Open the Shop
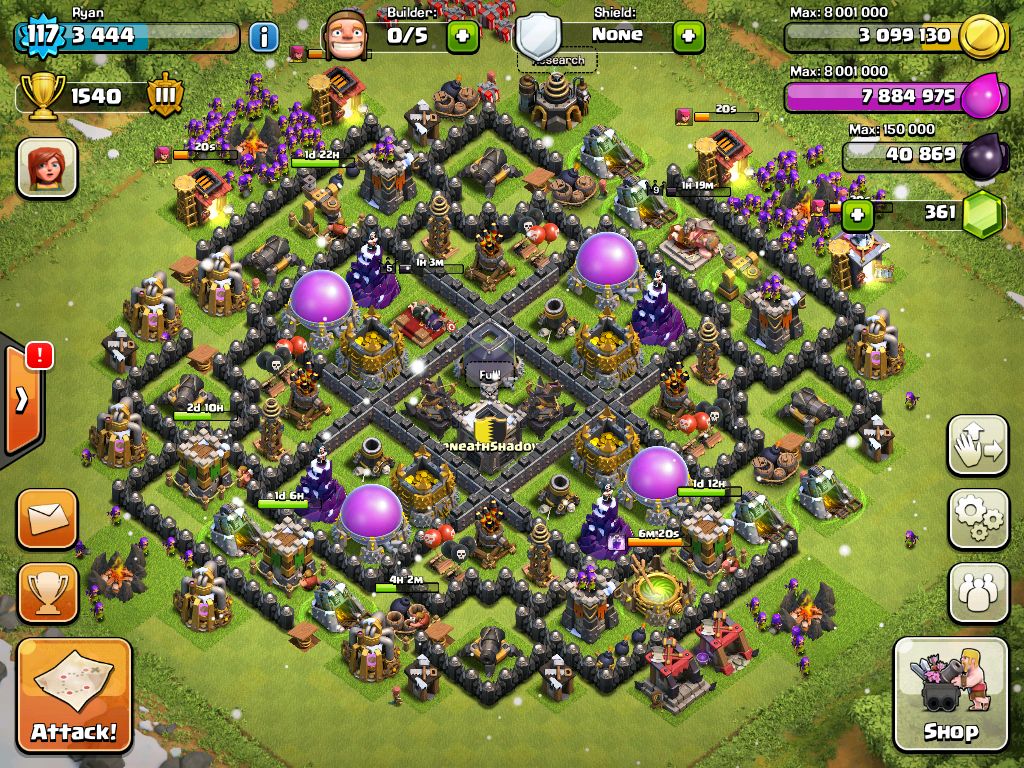The image size is (1024, 768). coord(950,694)
